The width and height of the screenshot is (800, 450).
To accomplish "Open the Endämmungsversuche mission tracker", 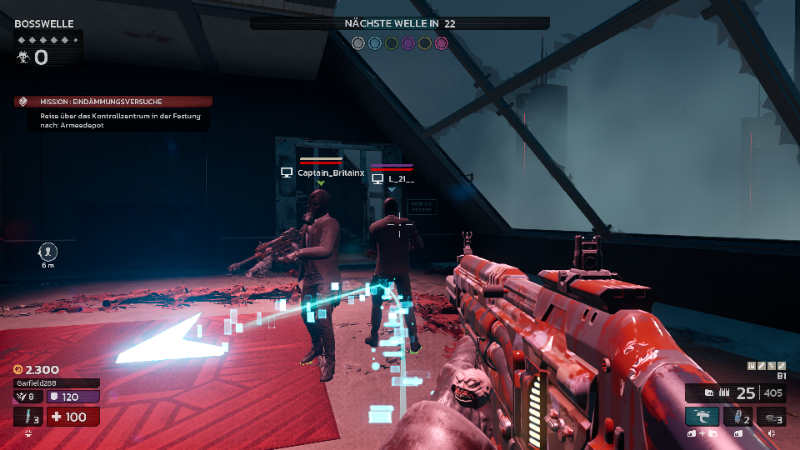I will [112, 101].
